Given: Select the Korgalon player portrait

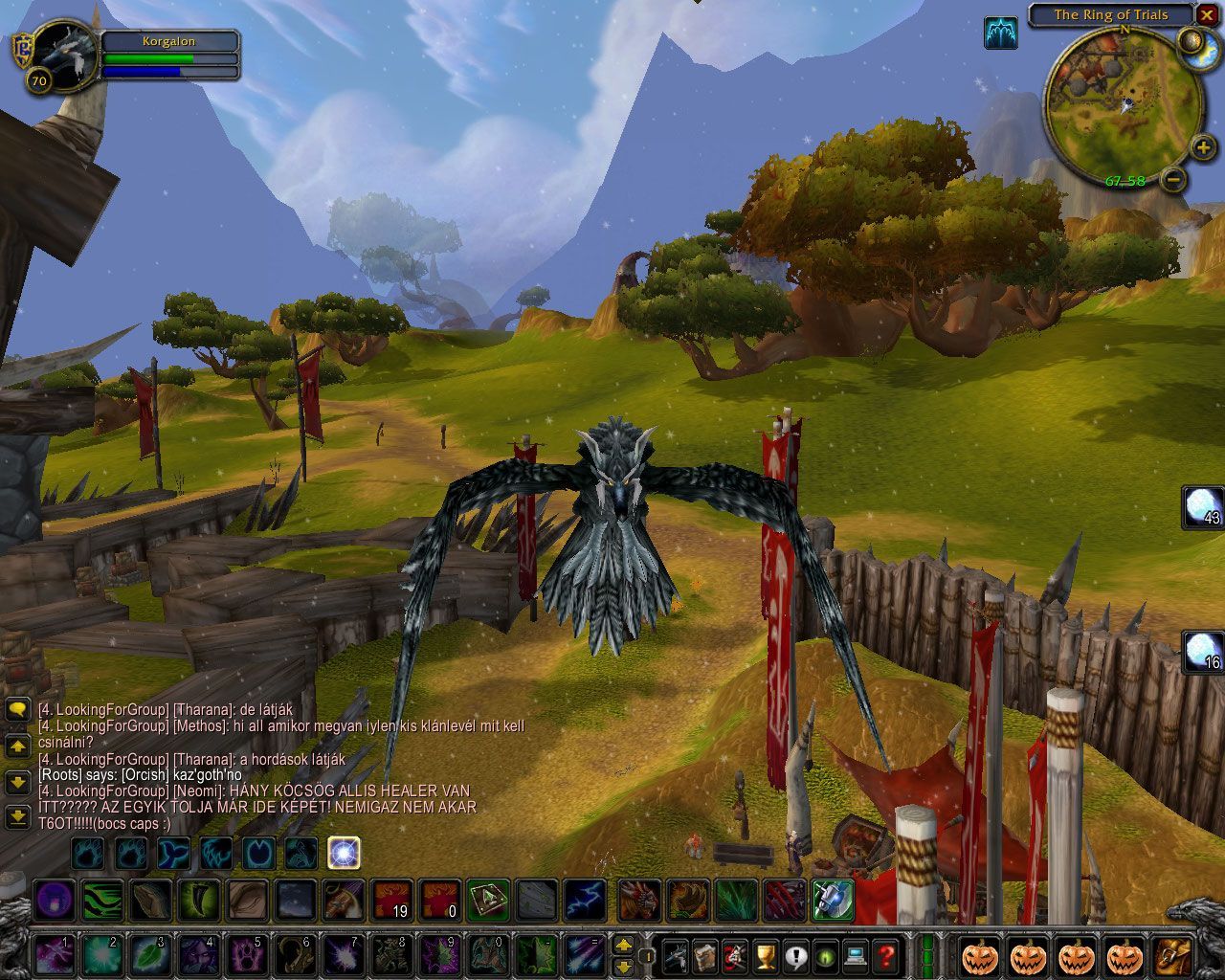Looking at the screenshot, I should (64, 55).
